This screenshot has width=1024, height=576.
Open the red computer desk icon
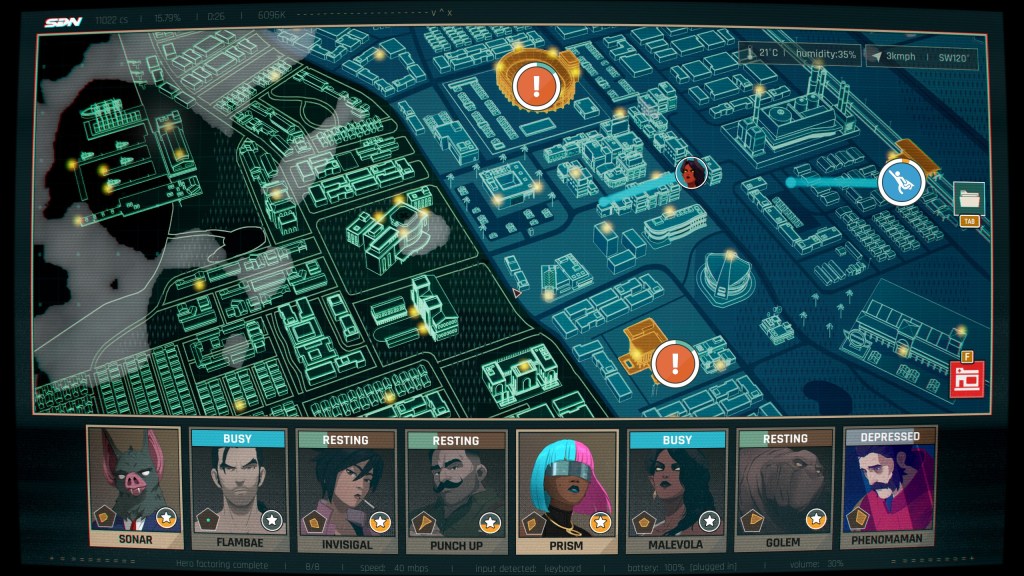(x=967, y=379)
